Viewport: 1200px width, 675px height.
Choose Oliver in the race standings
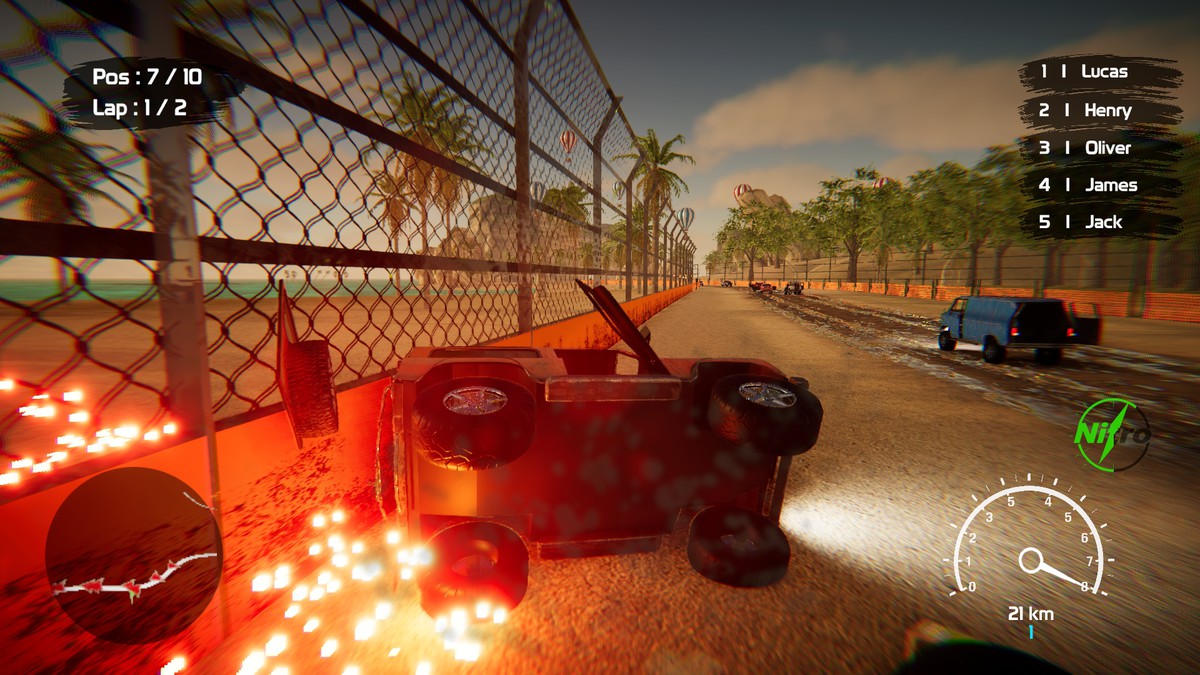coord(1098,147)
